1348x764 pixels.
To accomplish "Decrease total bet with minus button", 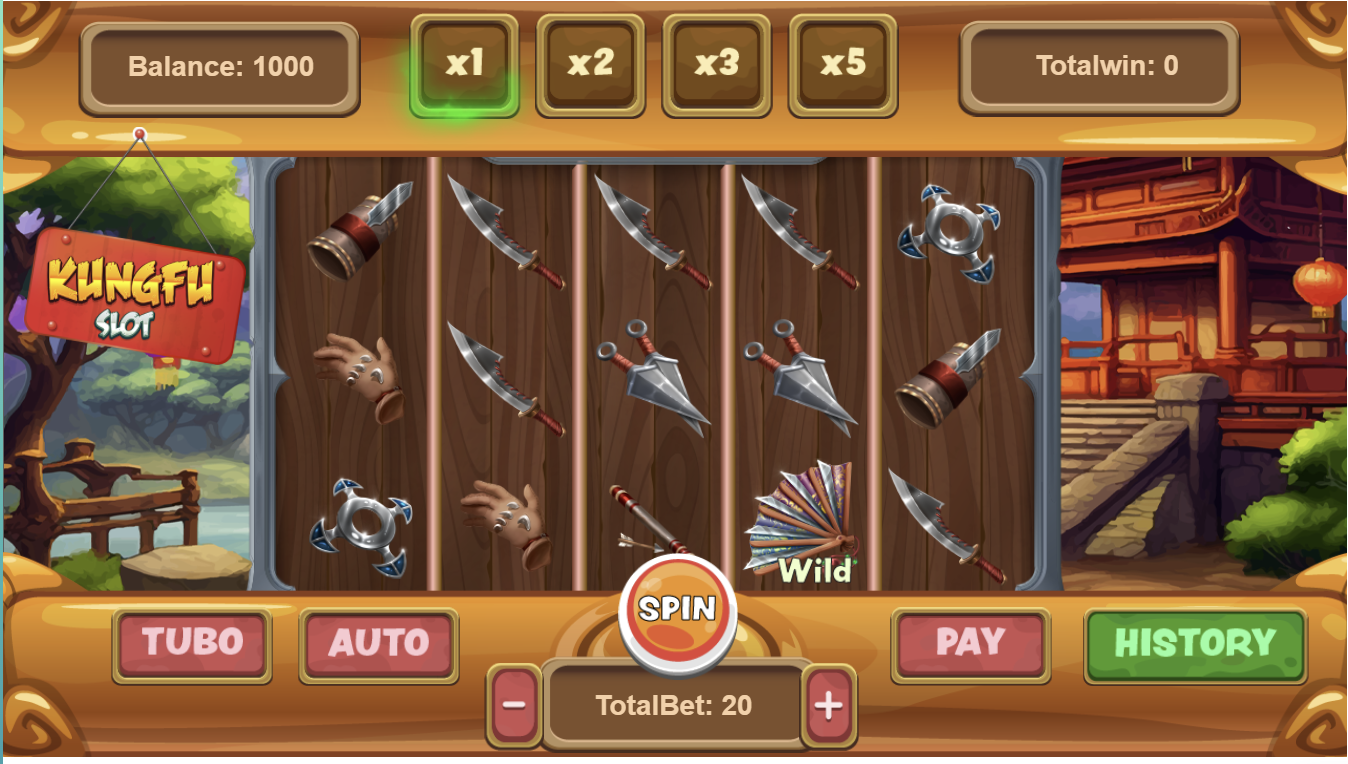I will [514, 705].
